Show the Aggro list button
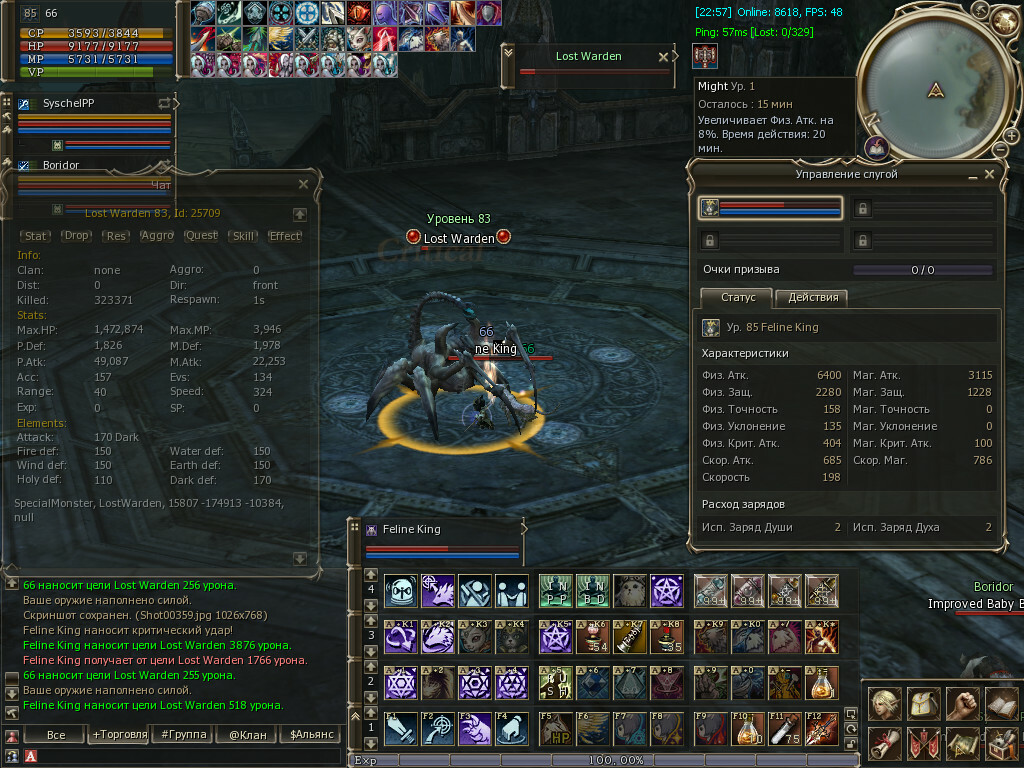The height and width of the screenshot is (768, 1024). pyautogui.click(x=157, y=236)
